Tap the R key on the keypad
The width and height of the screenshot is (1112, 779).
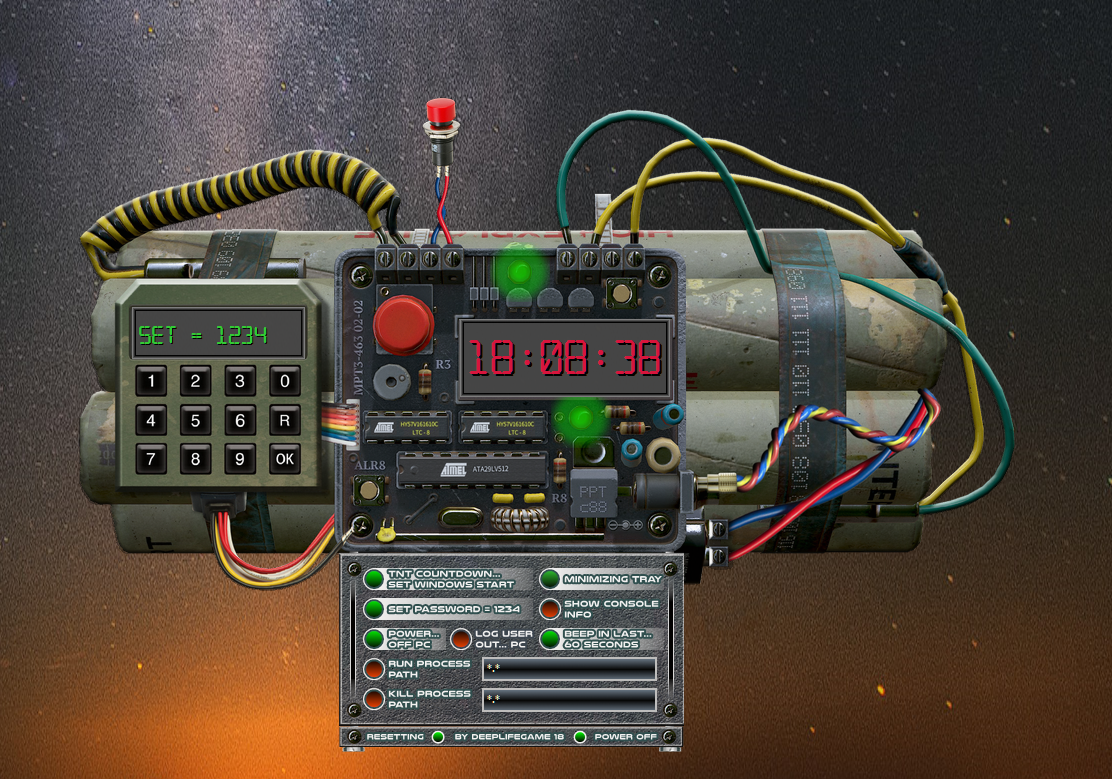285,421
